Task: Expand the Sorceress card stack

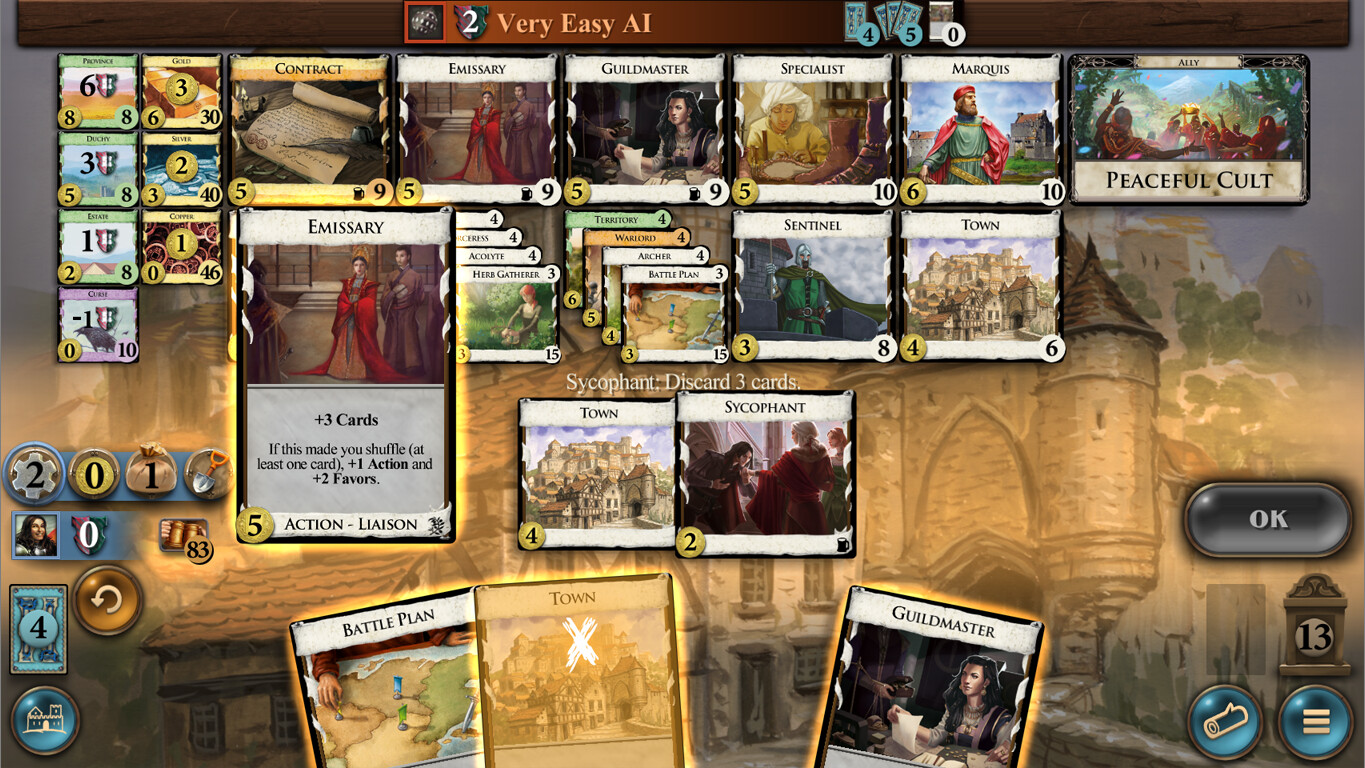Action: [485, 238]
